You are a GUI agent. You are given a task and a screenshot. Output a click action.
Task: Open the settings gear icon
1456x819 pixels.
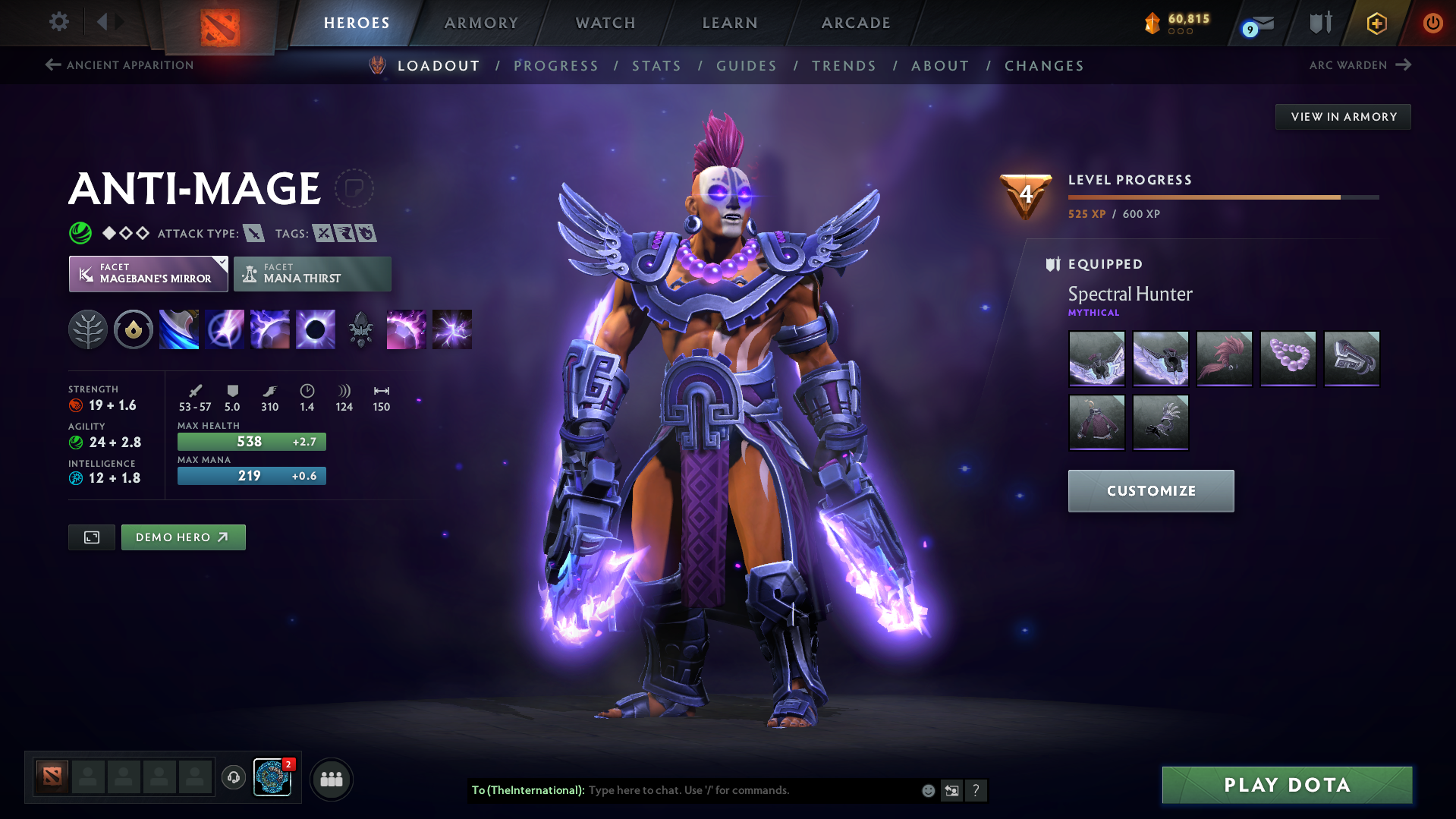click(x=58, y=22)
